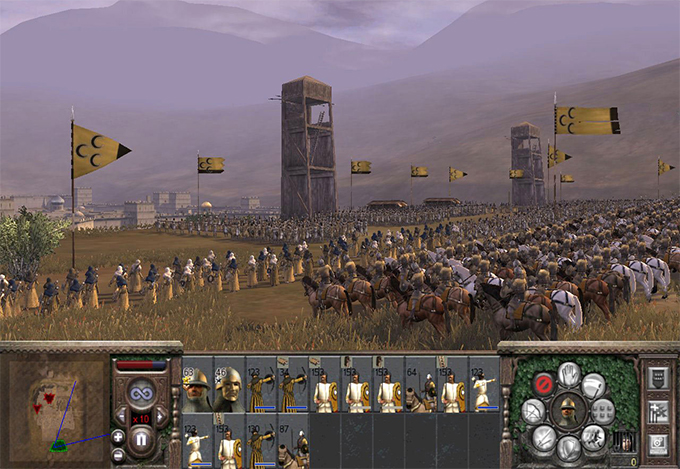This screenshot has width=680, height=469.
Task: Toggle the running soldiers button
Action: [594, 436]
